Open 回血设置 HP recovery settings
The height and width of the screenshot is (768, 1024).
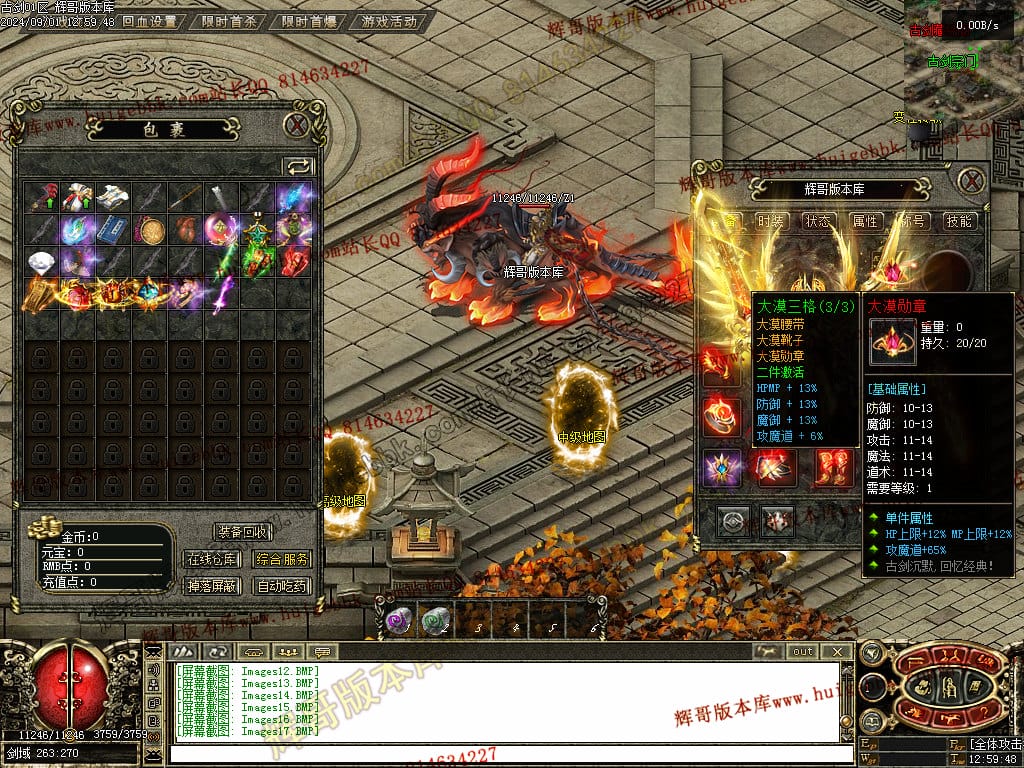click(150, 21)
